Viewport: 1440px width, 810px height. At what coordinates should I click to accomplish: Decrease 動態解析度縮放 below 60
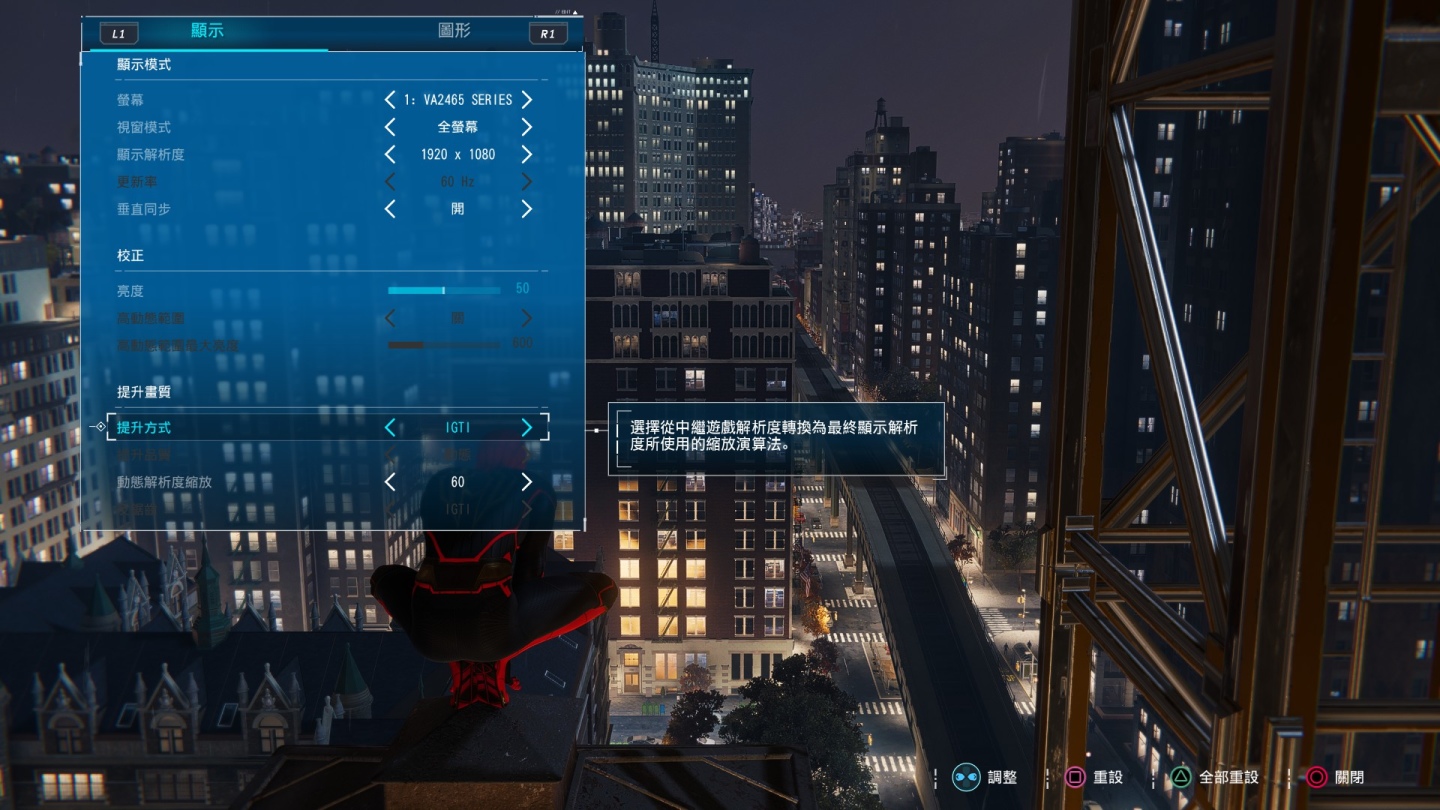point(390,482)
